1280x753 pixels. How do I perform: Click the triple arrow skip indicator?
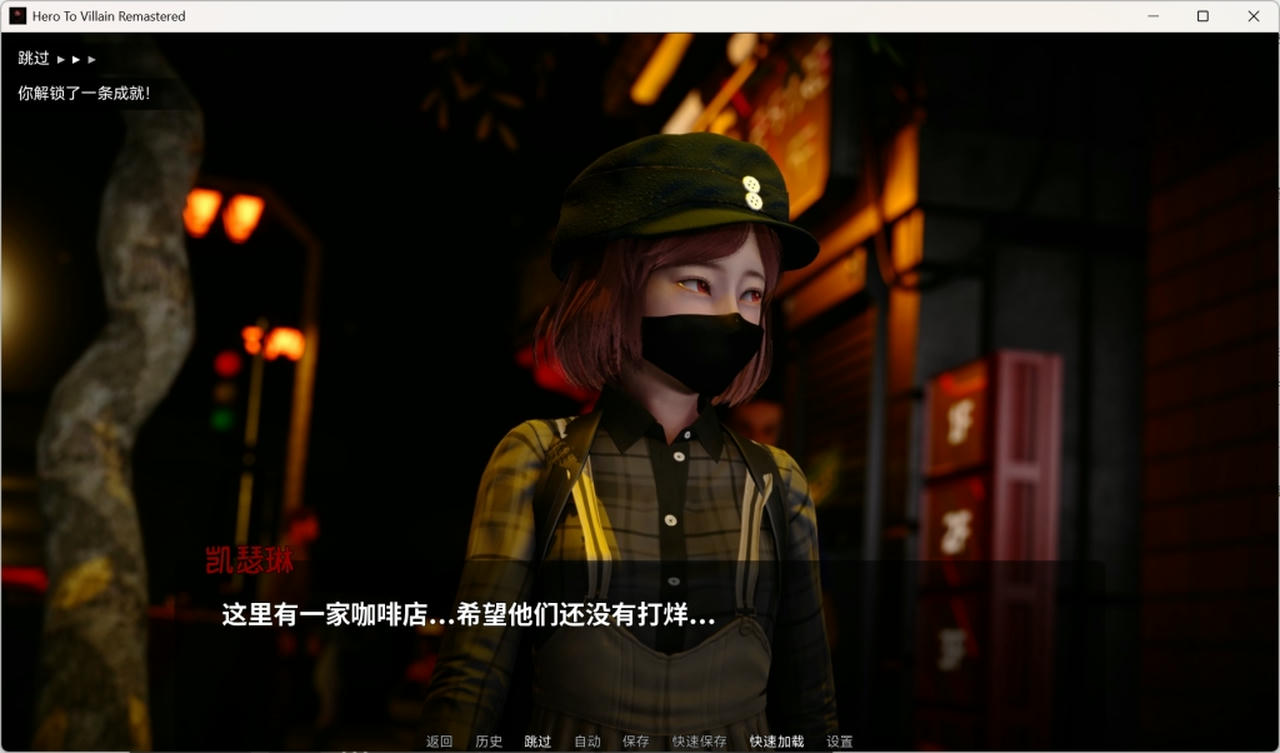[x=77, y=59]
